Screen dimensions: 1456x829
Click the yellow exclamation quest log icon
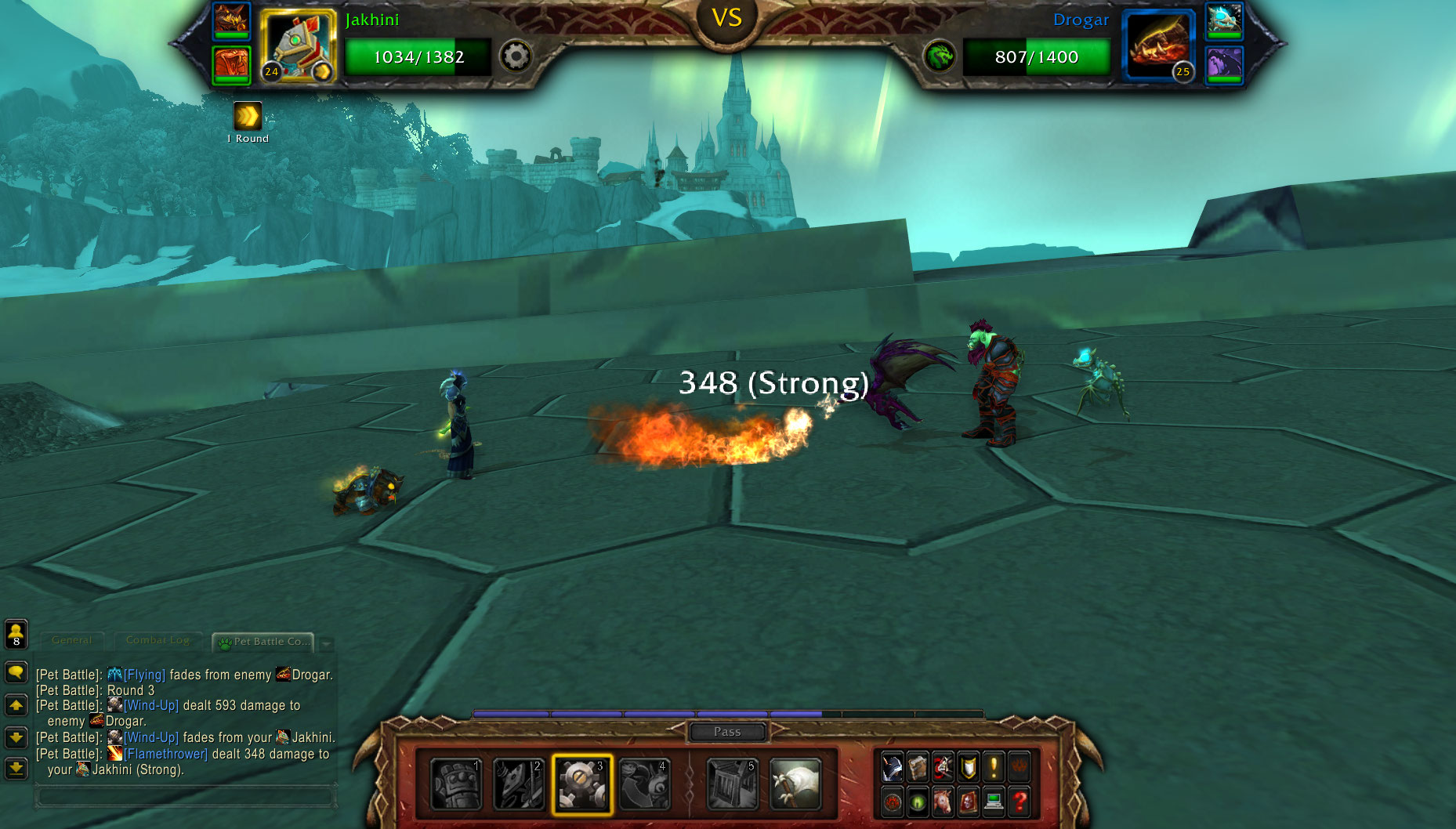click(994, 766)
